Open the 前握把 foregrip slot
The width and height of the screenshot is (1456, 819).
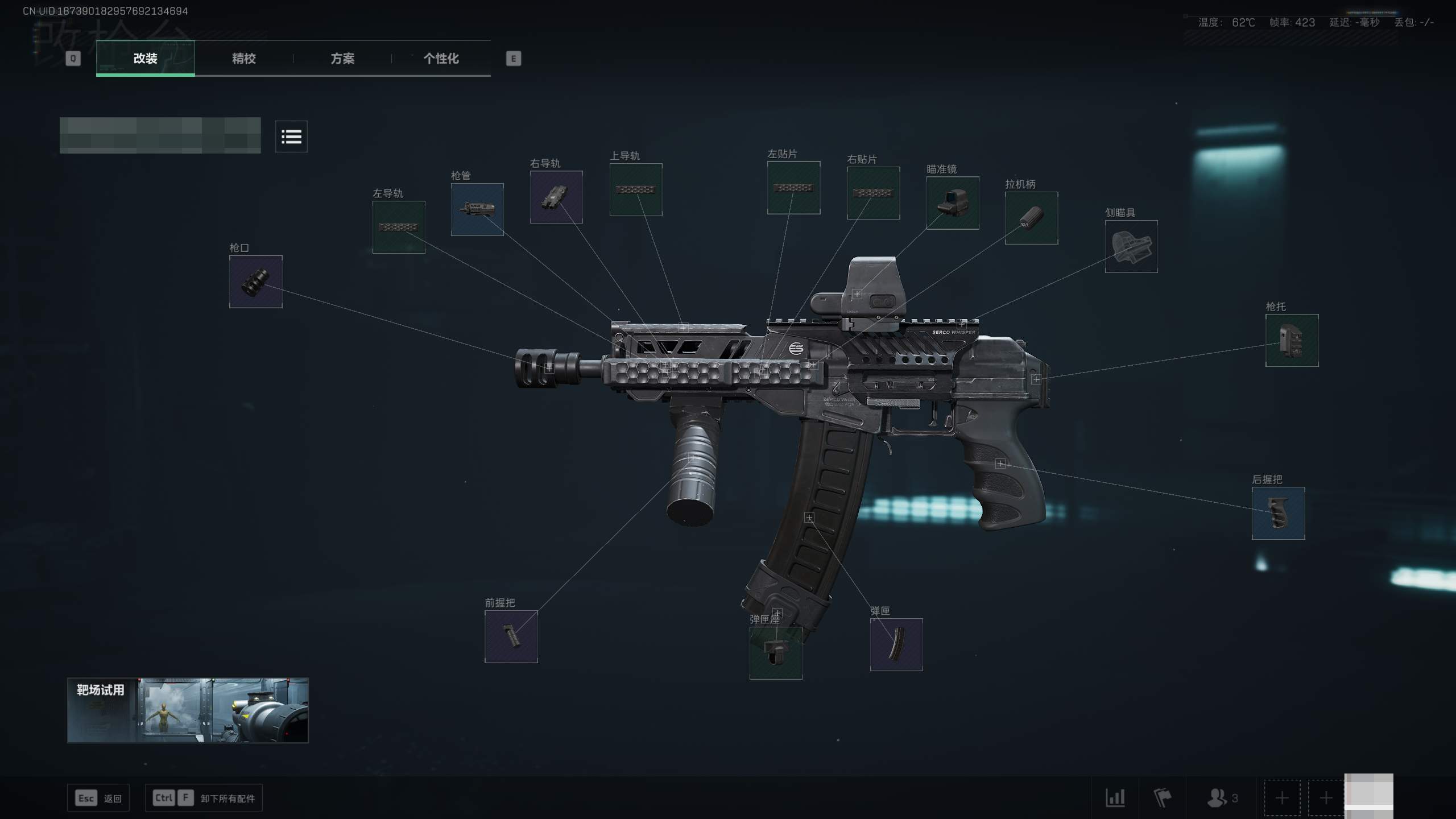pos(511,636)
